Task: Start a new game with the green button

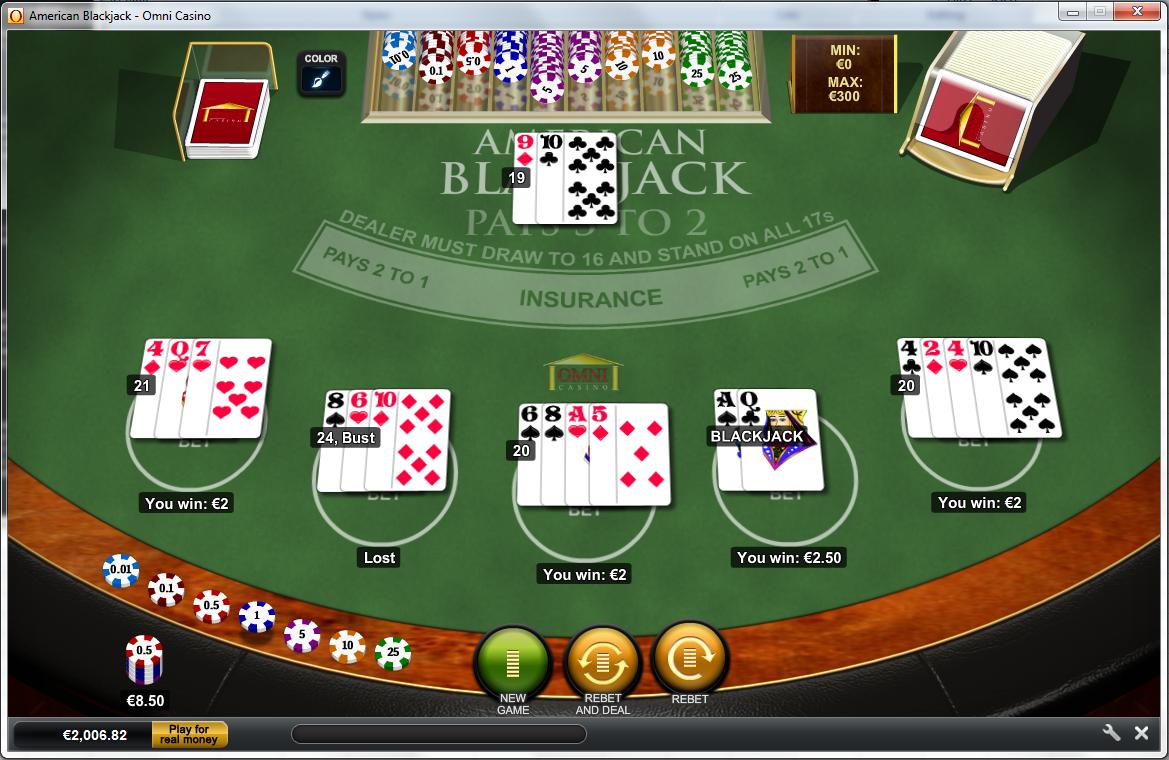Action: (513, 660)
